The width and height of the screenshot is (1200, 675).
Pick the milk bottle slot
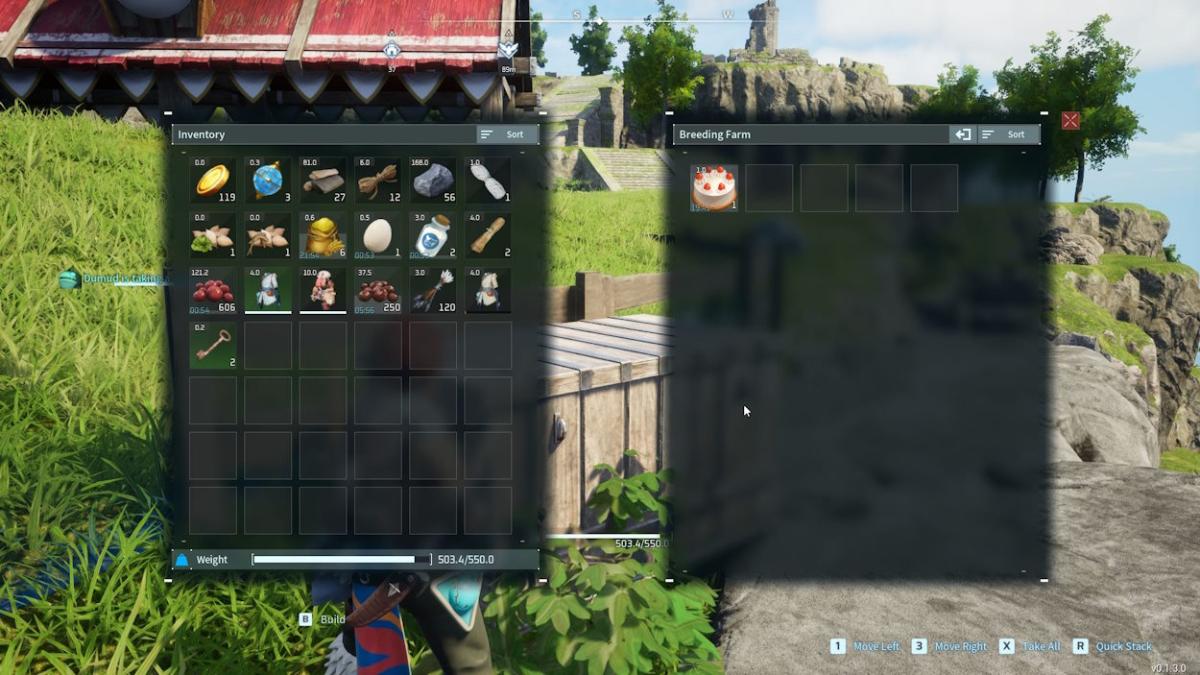click(433, 236)
